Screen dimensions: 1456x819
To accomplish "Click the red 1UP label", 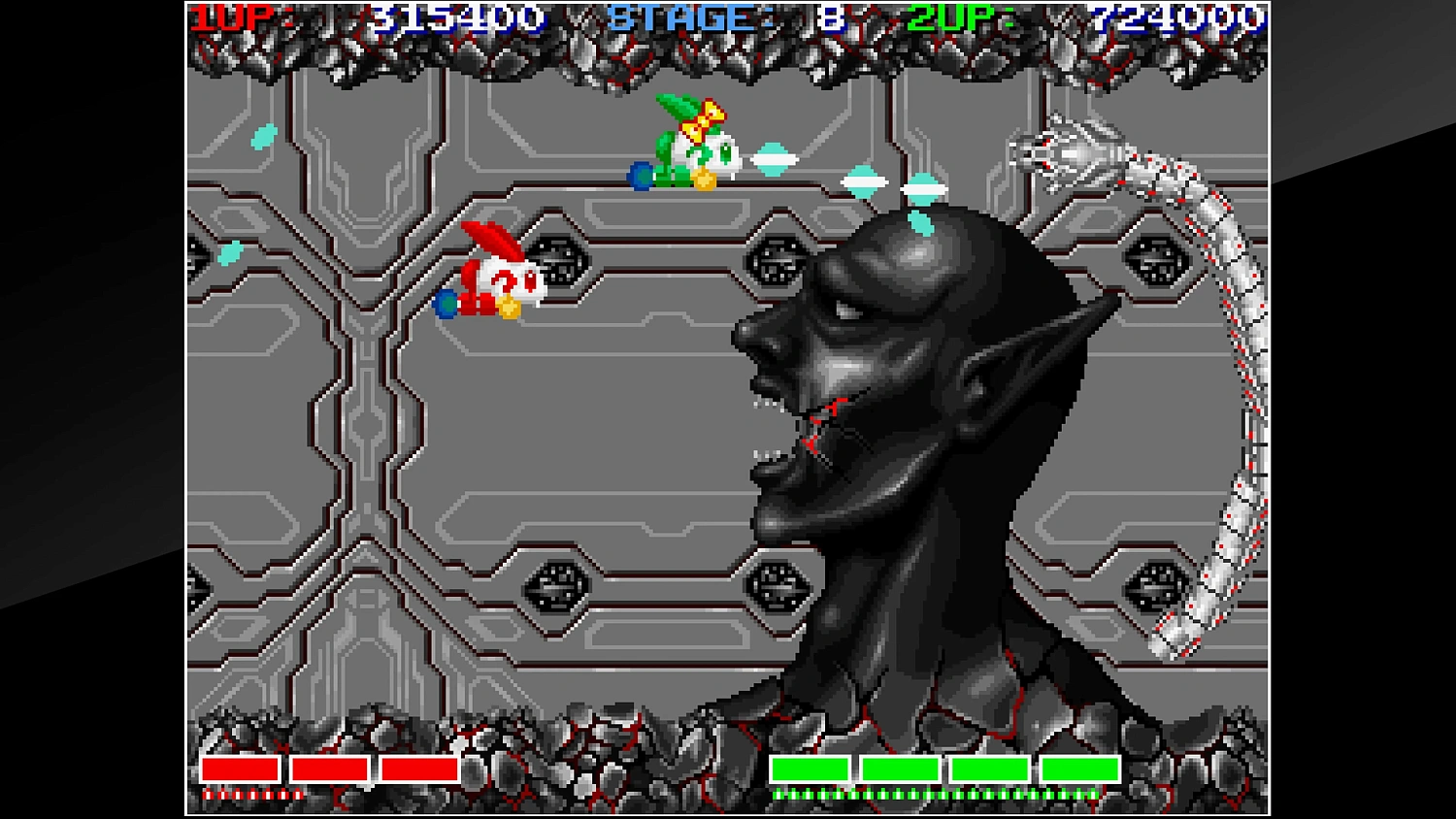I will 233,16.
